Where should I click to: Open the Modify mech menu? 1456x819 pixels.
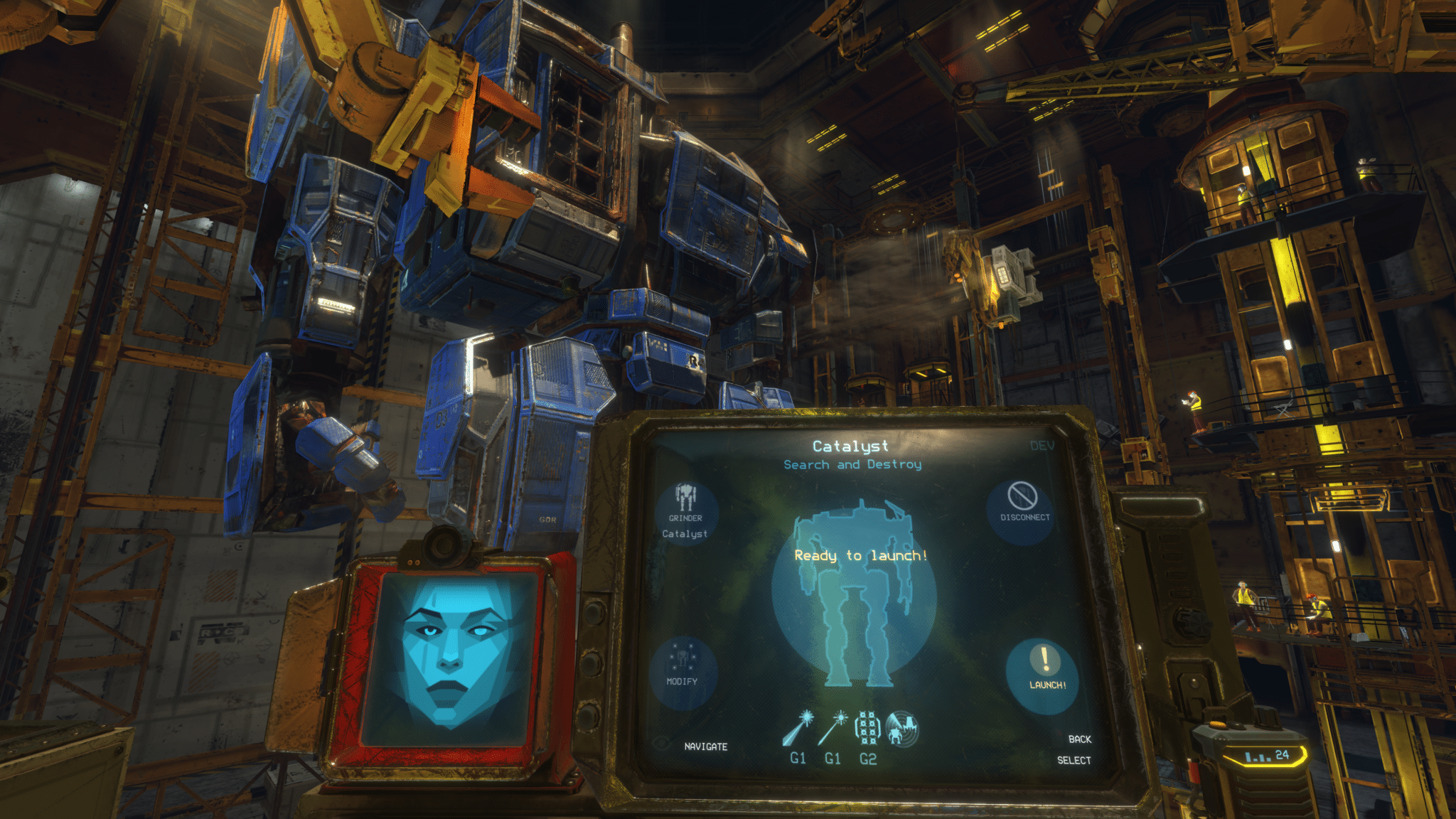pyautogui.click(x=682, y=668)
